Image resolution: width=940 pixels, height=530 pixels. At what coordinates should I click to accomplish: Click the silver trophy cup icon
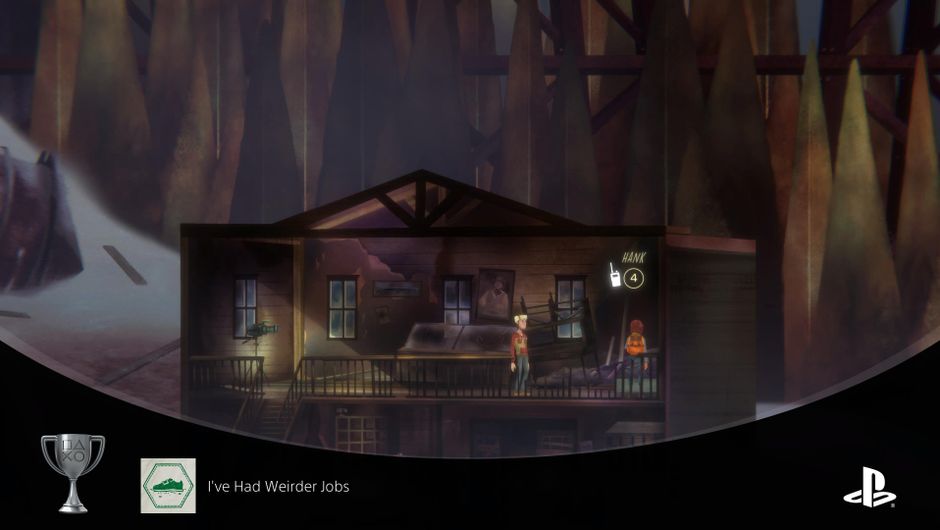[x=72, y=471]
